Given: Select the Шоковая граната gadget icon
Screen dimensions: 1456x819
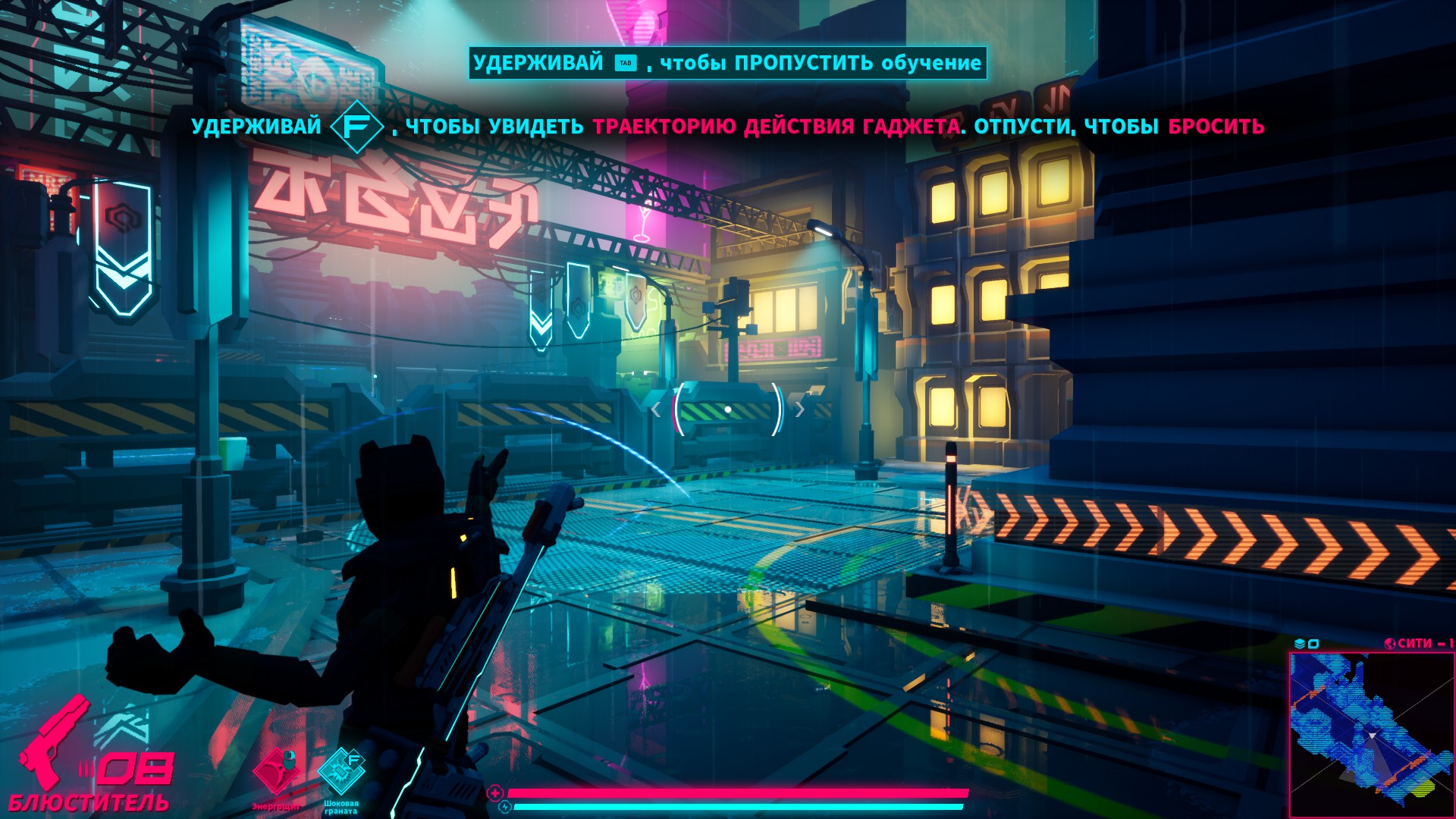Looking at the screenshot, I should point(340,772).
